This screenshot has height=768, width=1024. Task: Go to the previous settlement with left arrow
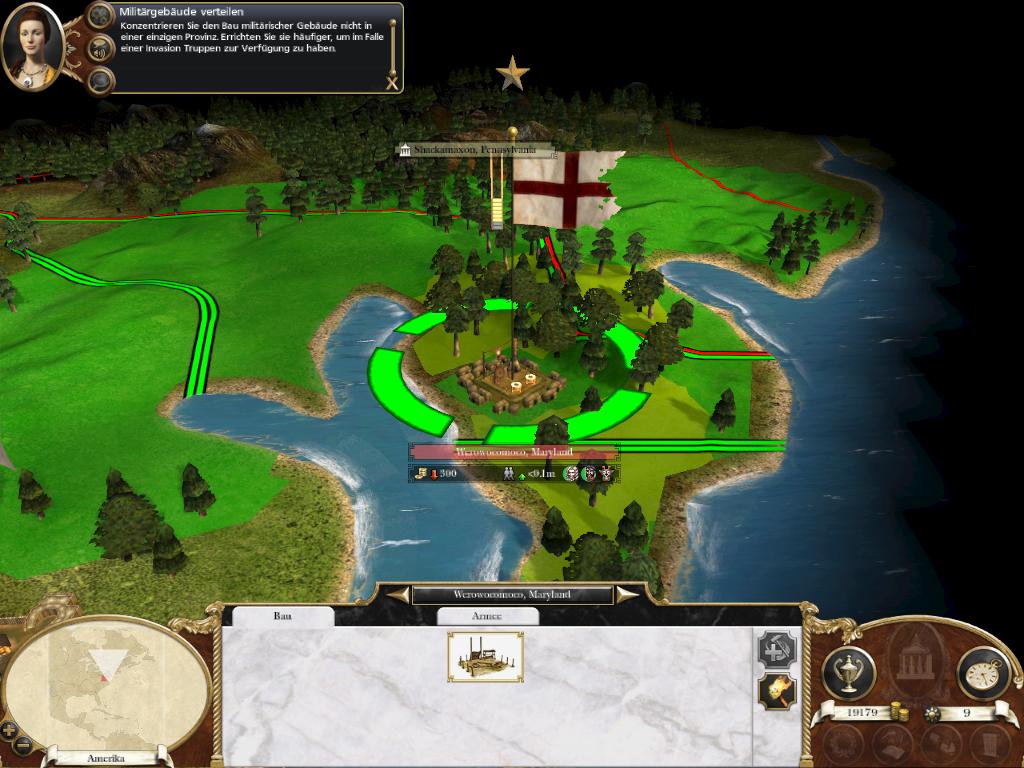tap(398, 595)
